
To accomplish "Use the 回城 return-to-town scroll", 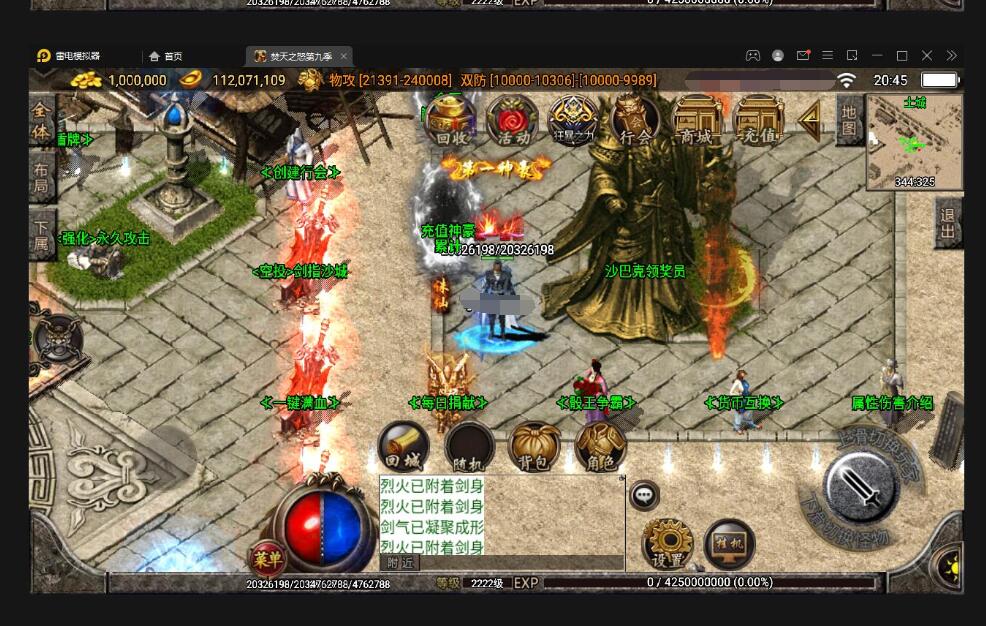I will click(404, 448).
